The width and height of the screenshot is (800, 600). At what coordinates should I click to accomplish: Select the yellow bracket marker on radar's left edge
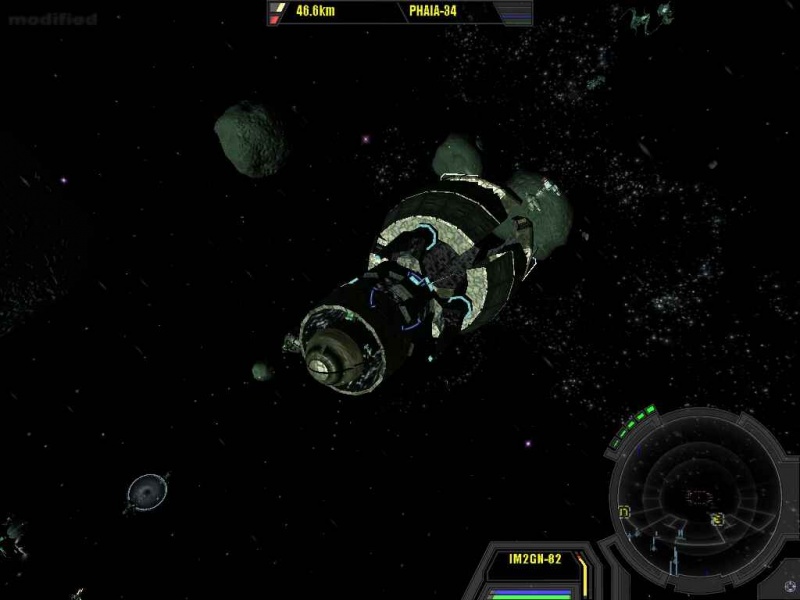point(624,512)
